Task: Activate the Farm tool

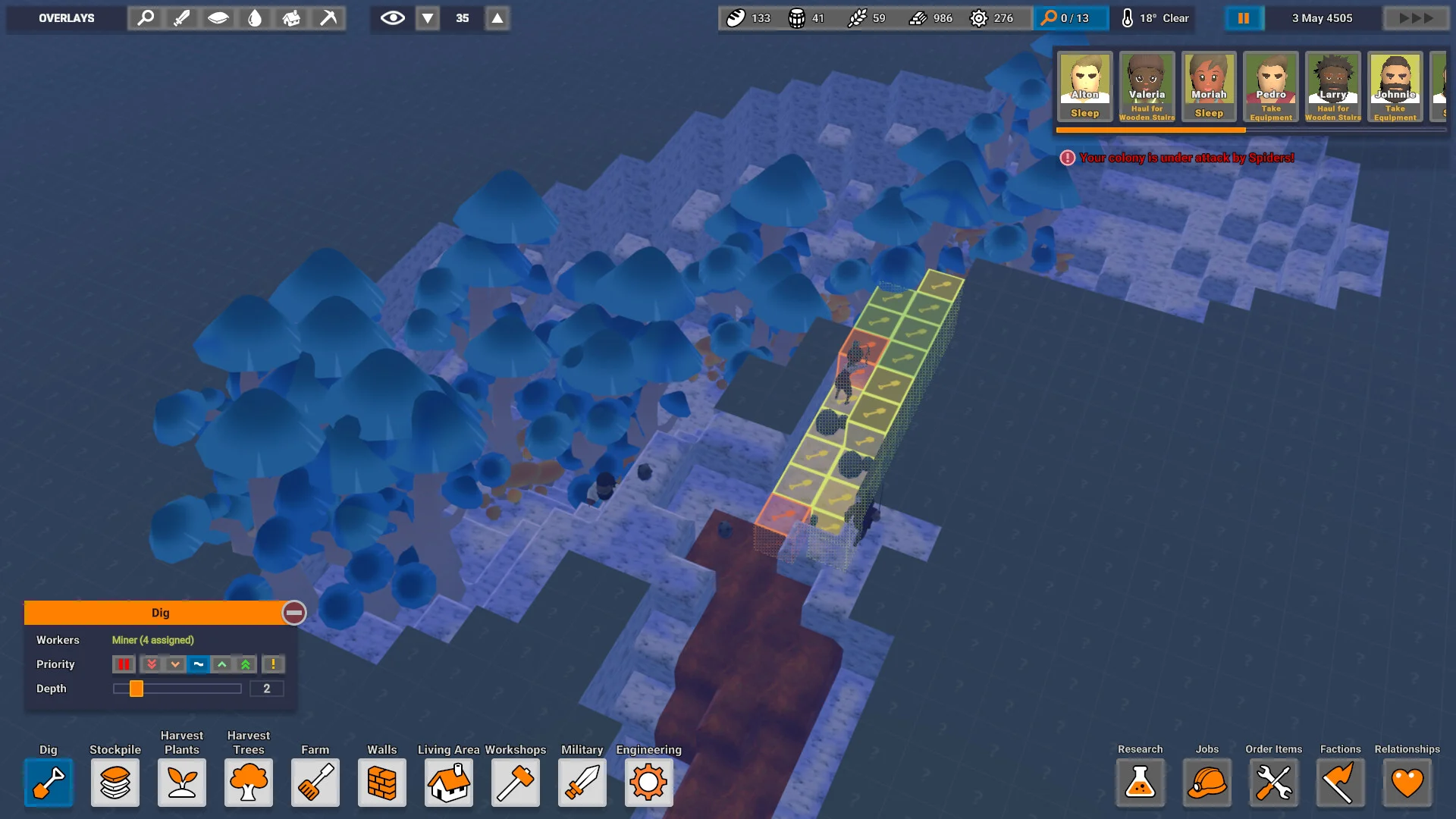Action: click(315, 782)
